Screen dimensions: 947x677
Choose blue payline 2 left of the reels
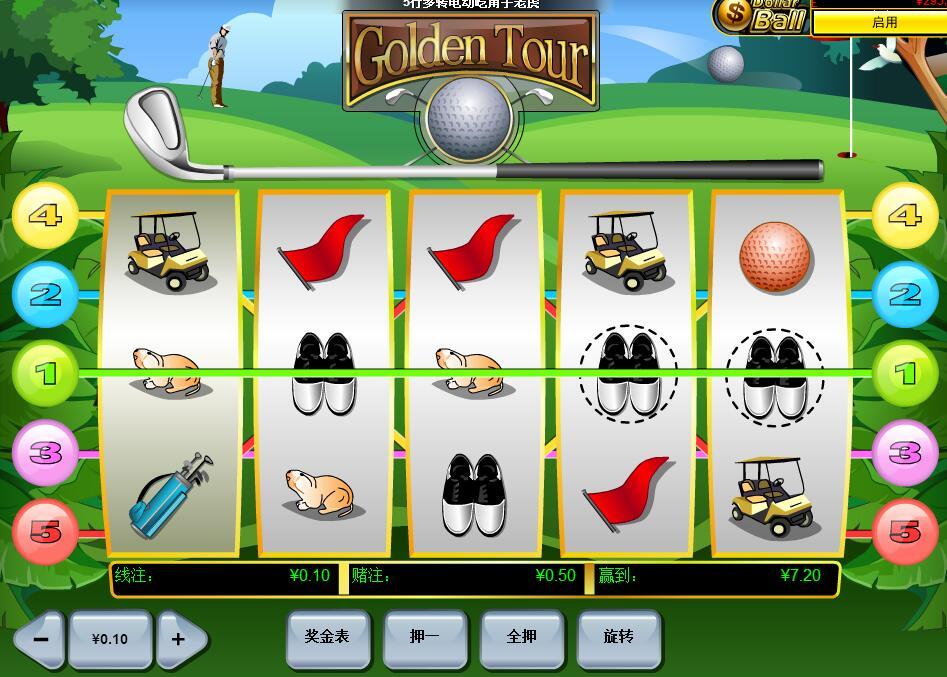45,295
